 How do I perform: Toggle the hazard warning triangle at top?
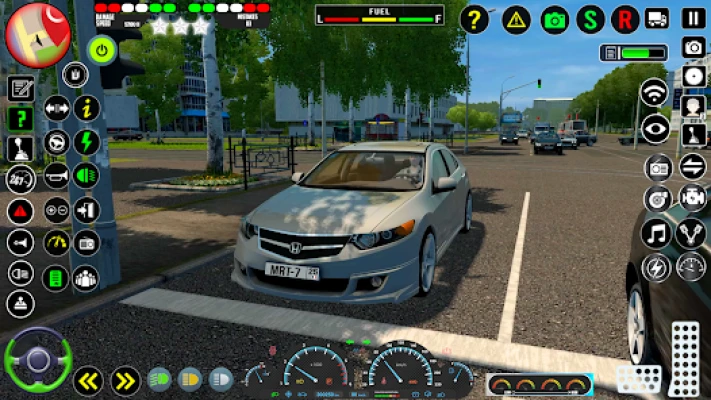[516, 19]
